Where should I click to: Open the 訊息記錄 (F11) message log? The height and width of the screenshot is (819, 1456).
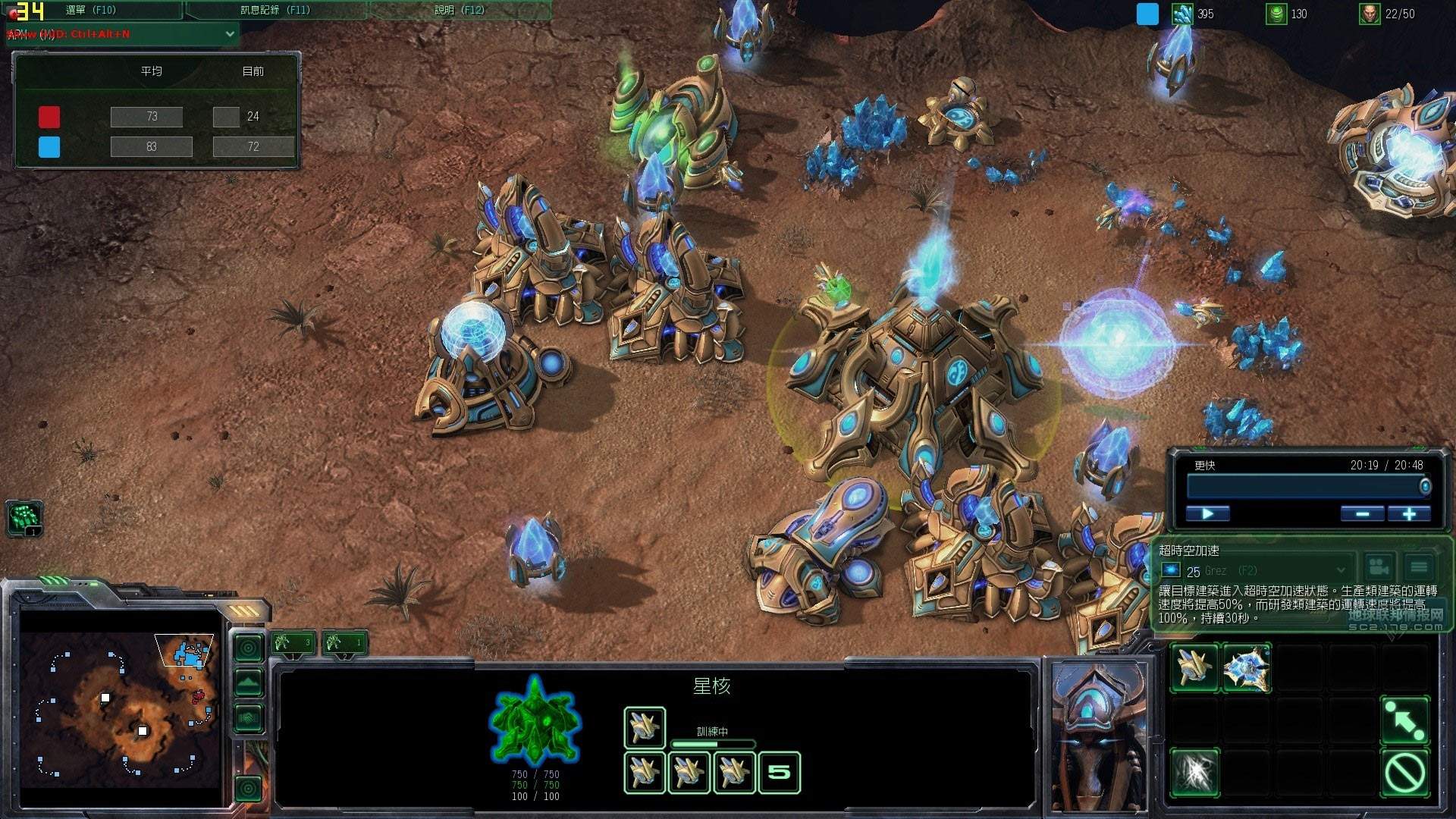(x=275, y=10)
